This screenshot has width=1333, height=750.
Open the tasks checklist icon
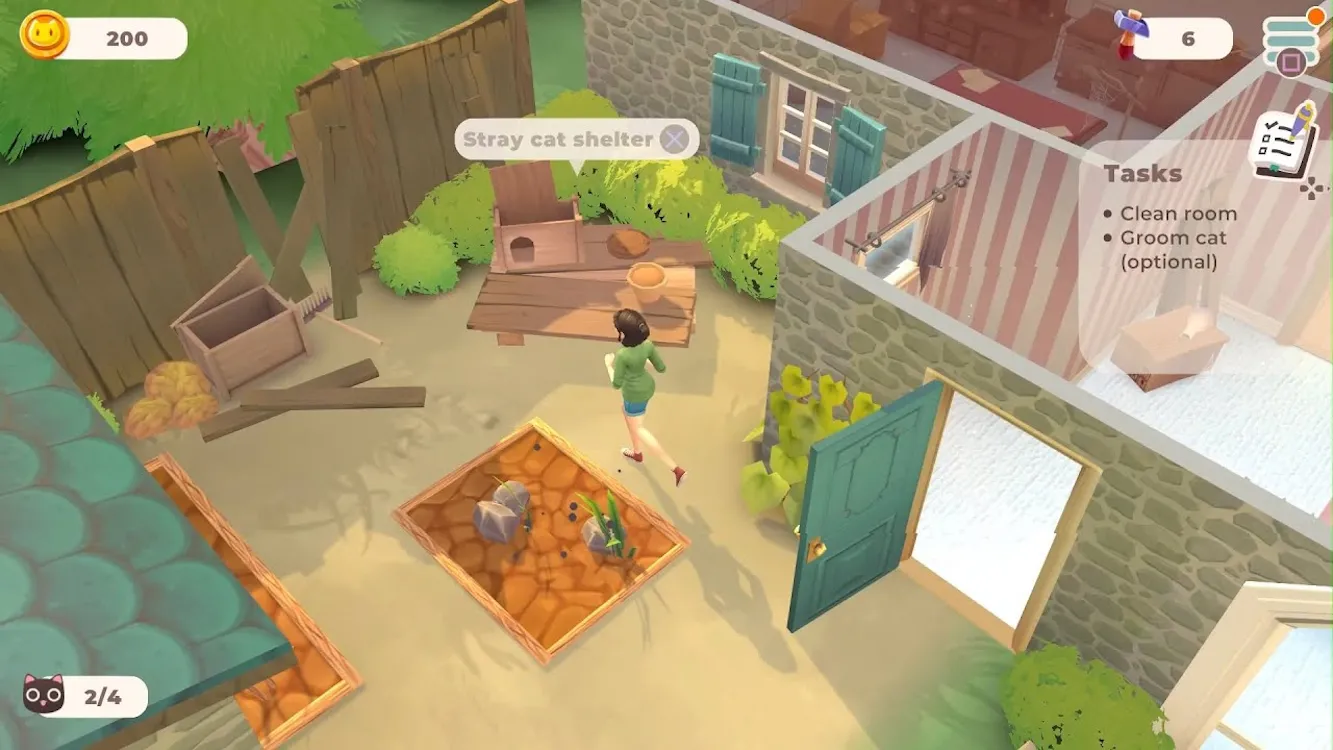pyautogui.click(x=1284, y=147)
